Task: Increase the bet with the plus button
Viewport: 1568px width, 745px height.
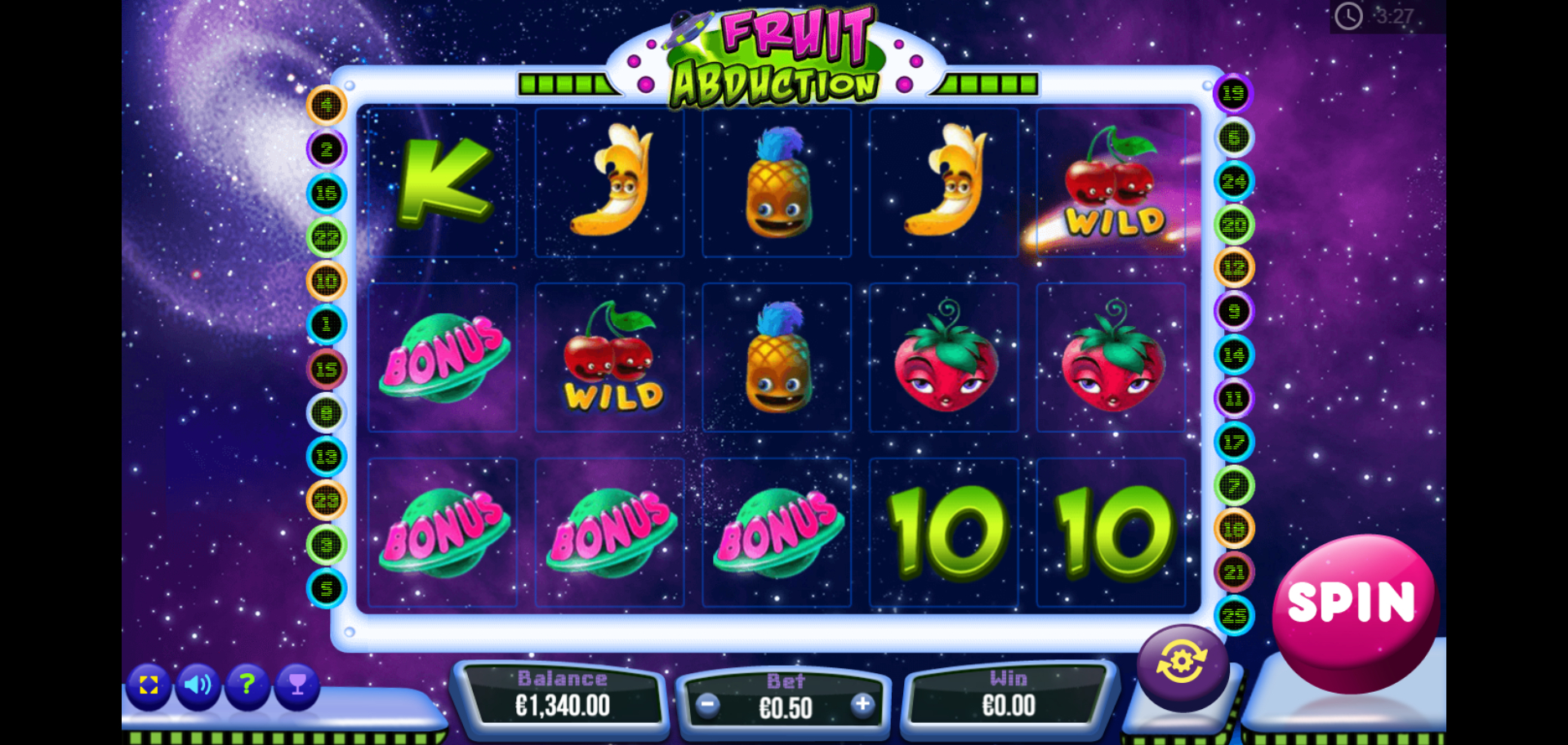Action: coord(862,705)
